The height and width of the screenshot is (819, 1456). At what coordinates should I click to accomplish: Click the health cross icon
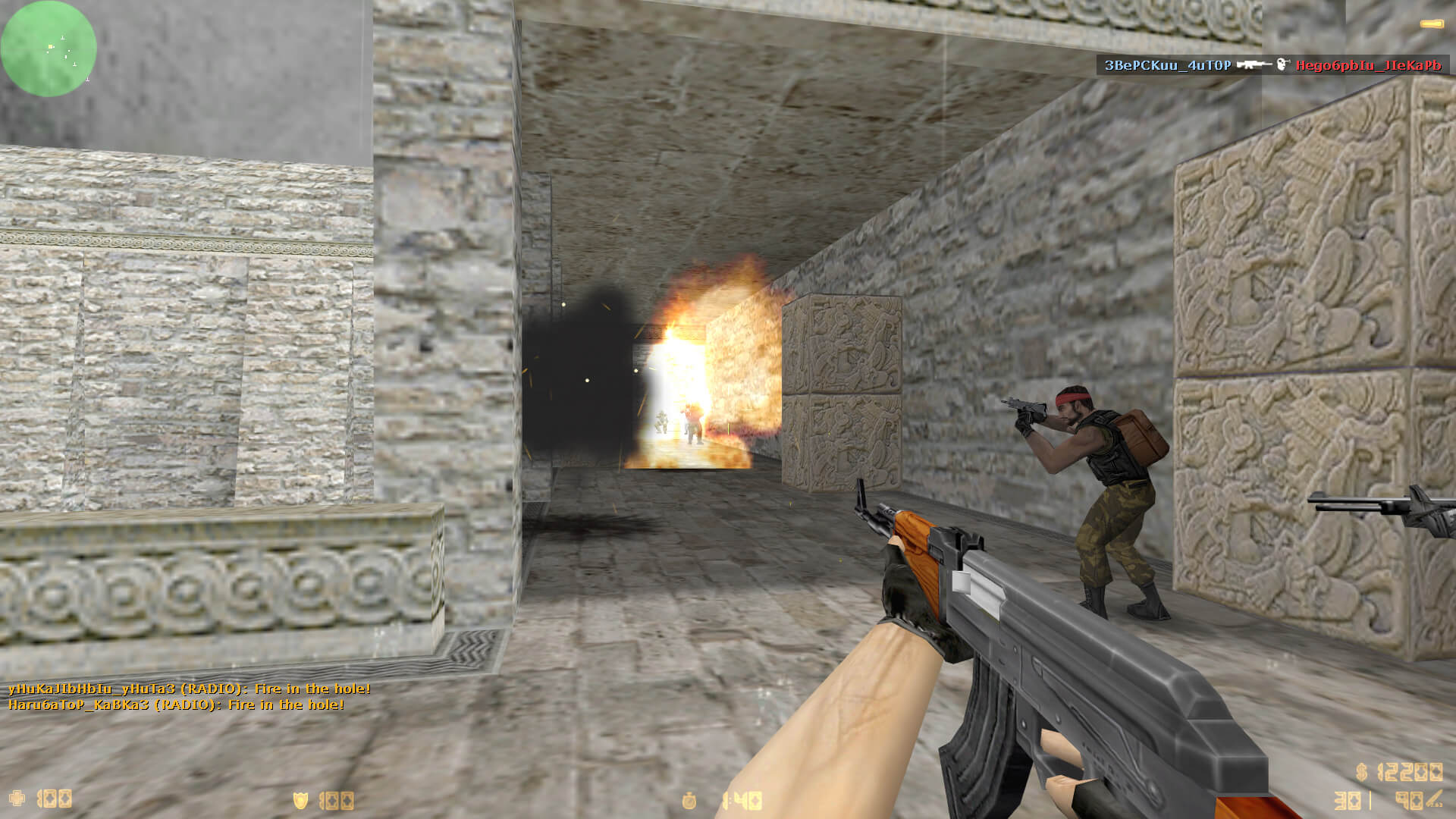click(17, 799)
